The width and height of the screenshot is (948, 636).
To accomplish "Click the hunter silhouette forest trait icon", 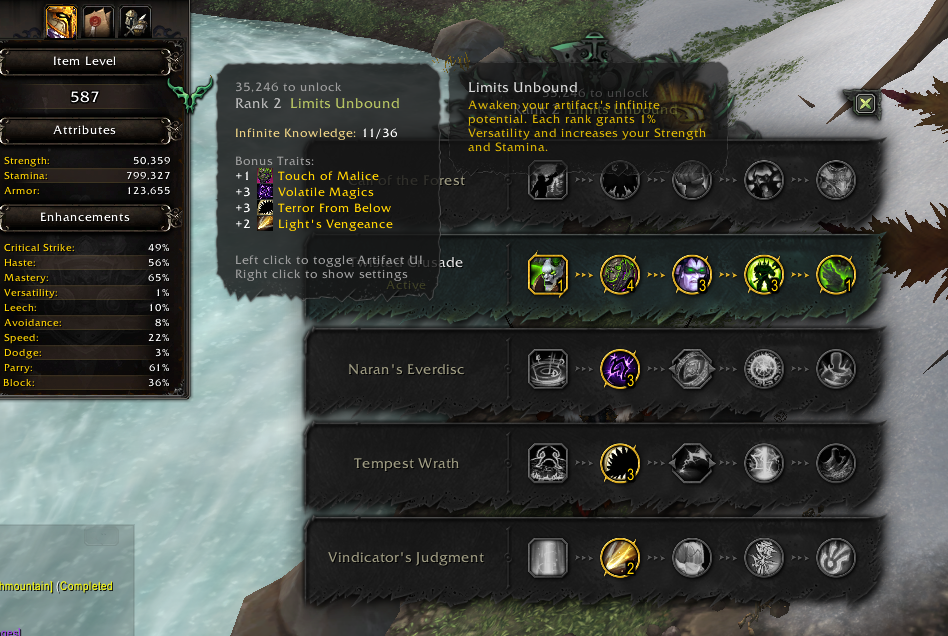I will [547, 180].
